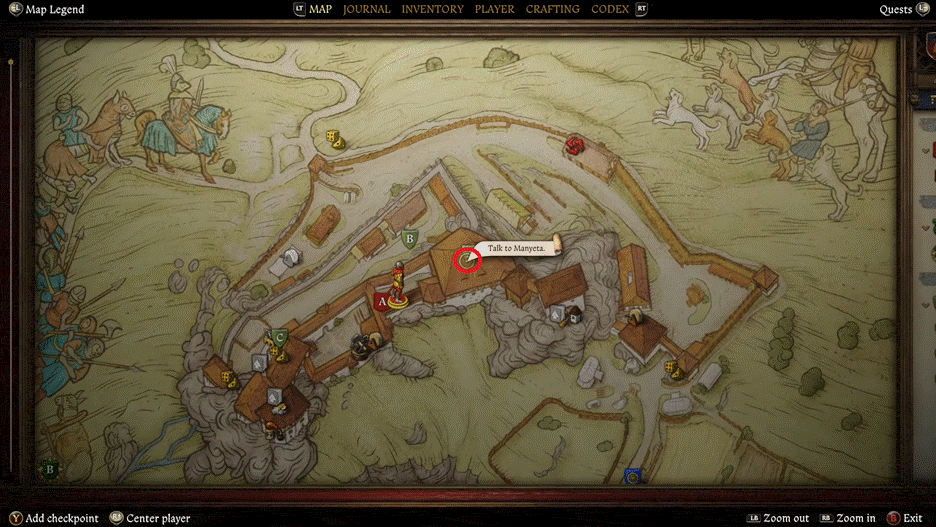Select the player figure marker
This screenshot has width=936, height=527.
(398, 284)
